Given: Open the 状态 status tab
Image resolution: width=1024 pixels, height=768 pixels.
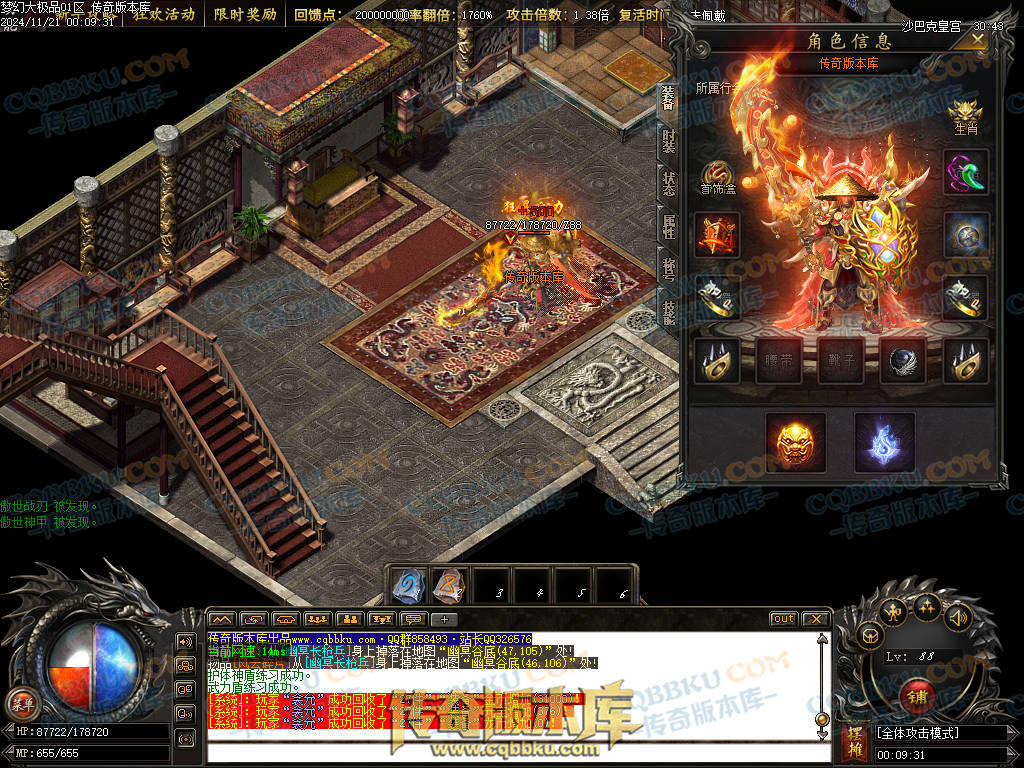Looking at the screenshot, I should coord(667,184).
